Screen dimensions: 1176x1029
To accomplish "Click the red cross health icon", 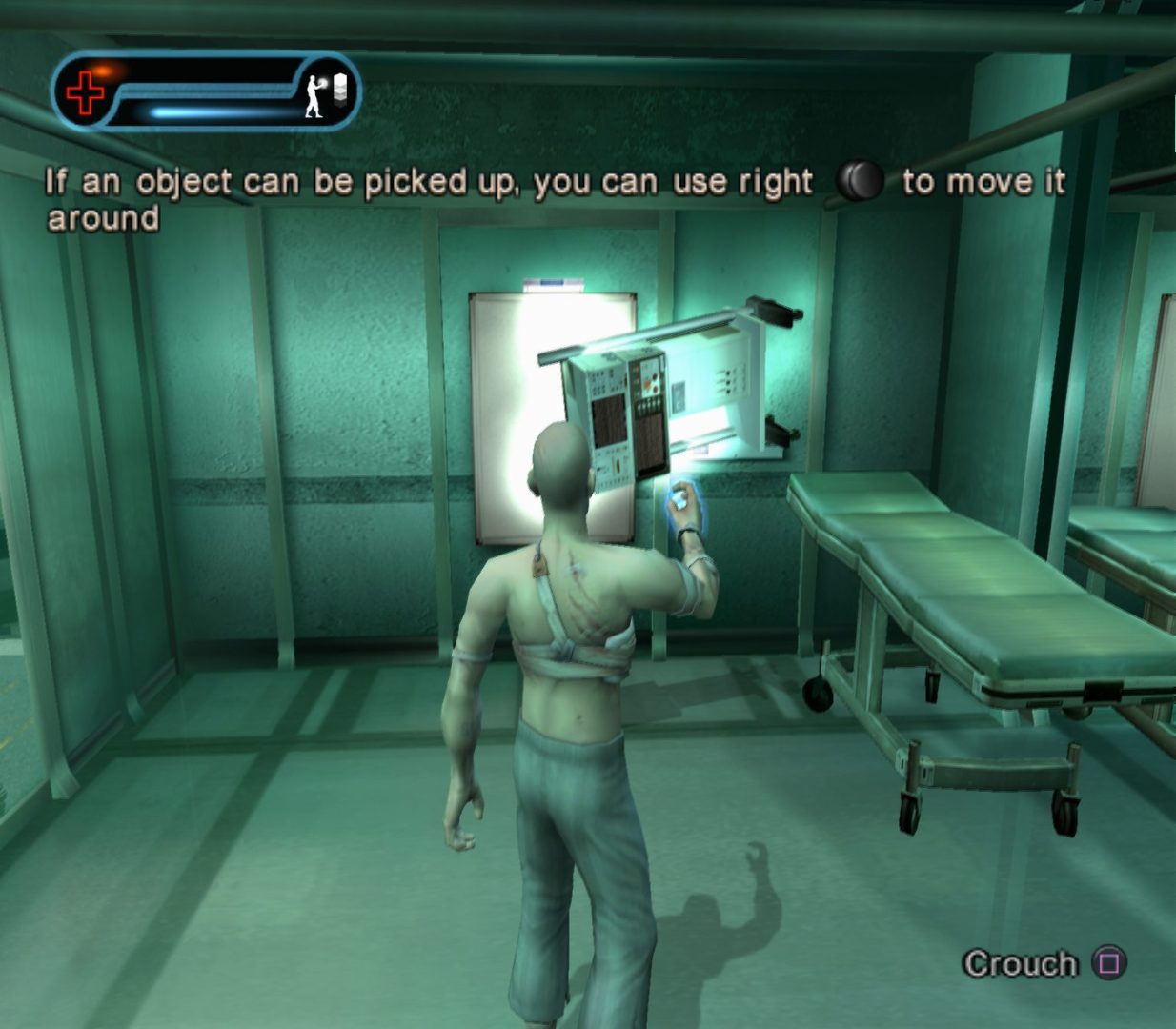I will [x=86, y=93].
